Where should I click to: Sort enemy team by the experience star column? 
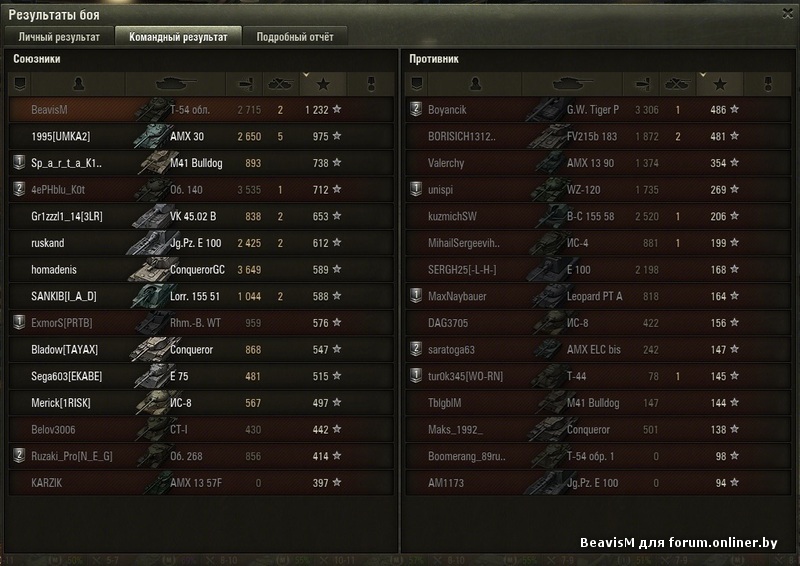click(719, 83)
